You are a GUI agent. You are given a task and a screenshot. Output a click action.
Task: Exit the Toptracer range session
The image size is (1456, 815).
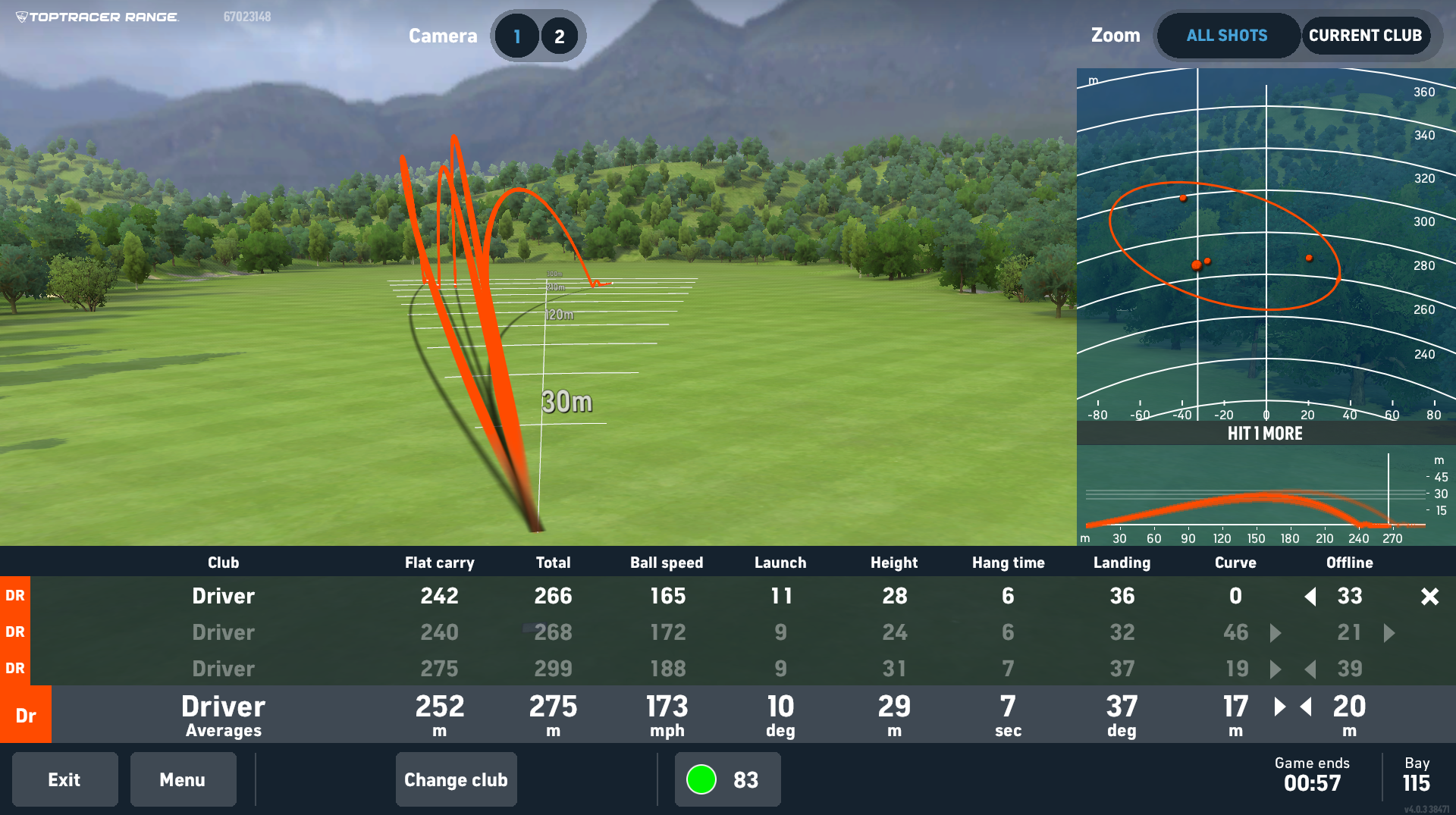pyautogui.click(x=64, y=779)
